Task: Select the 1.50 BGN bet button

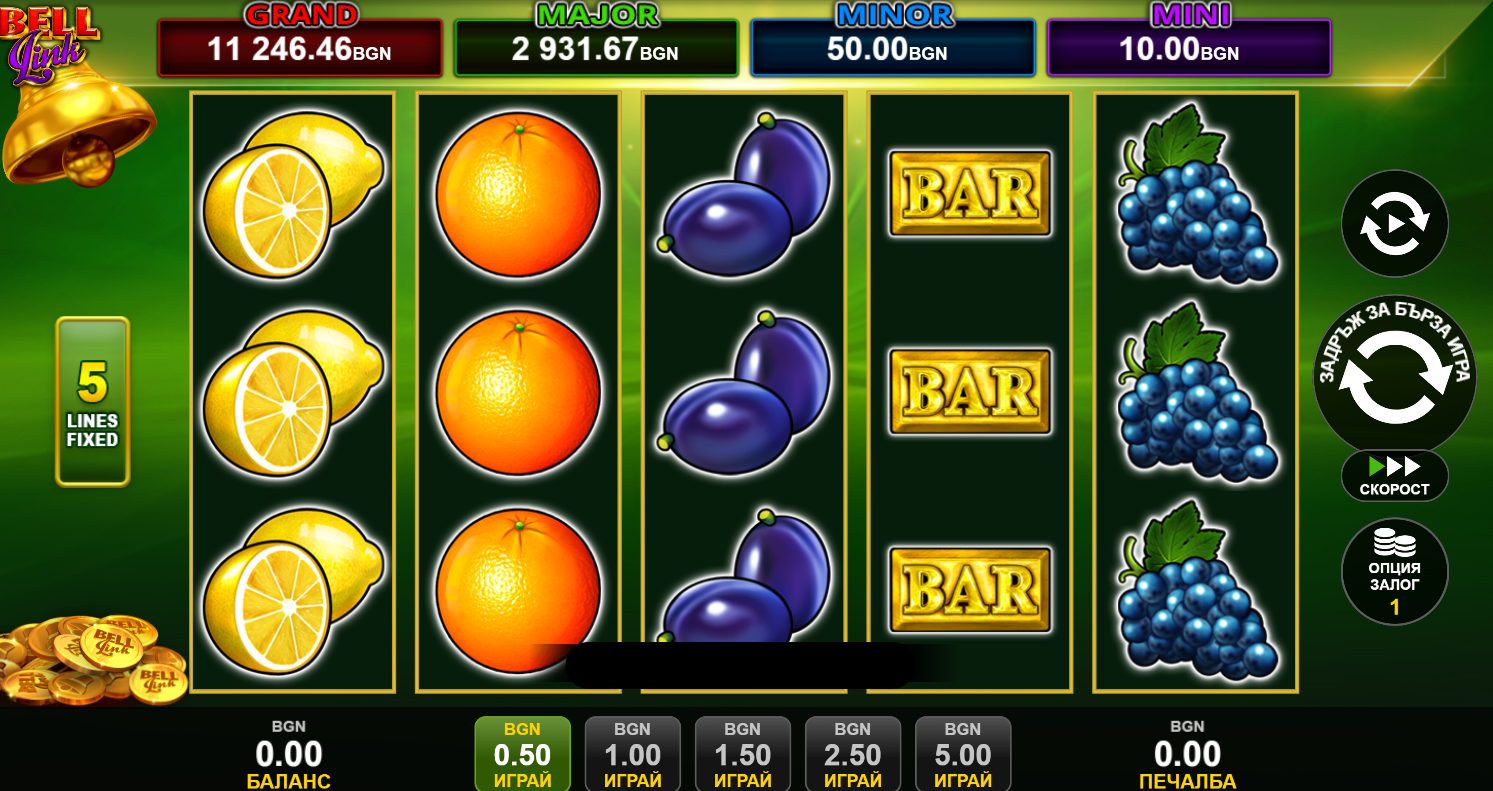Action: point(742,755)
